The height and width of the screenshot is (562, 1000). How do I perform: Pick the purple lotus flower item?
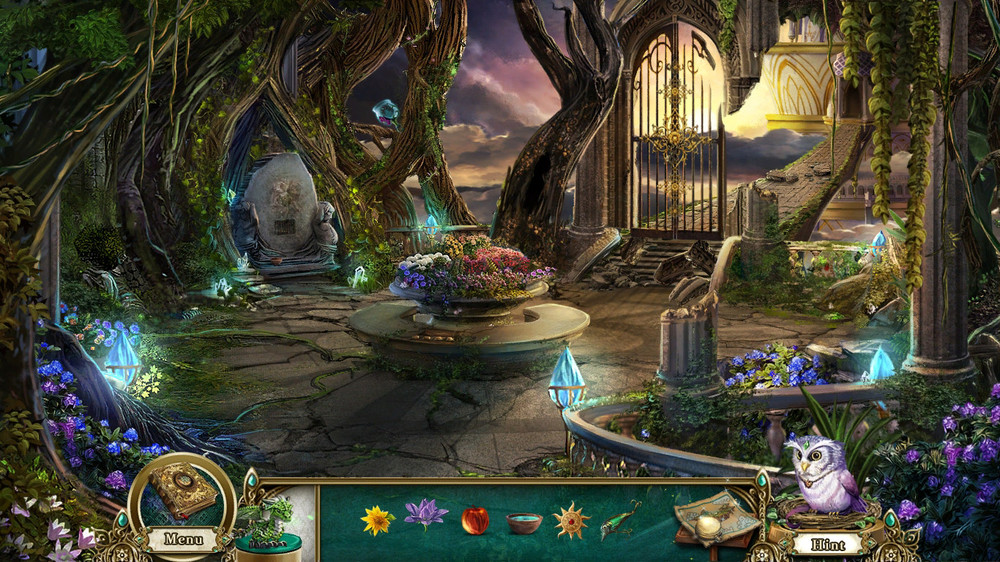tap(426, 515)
